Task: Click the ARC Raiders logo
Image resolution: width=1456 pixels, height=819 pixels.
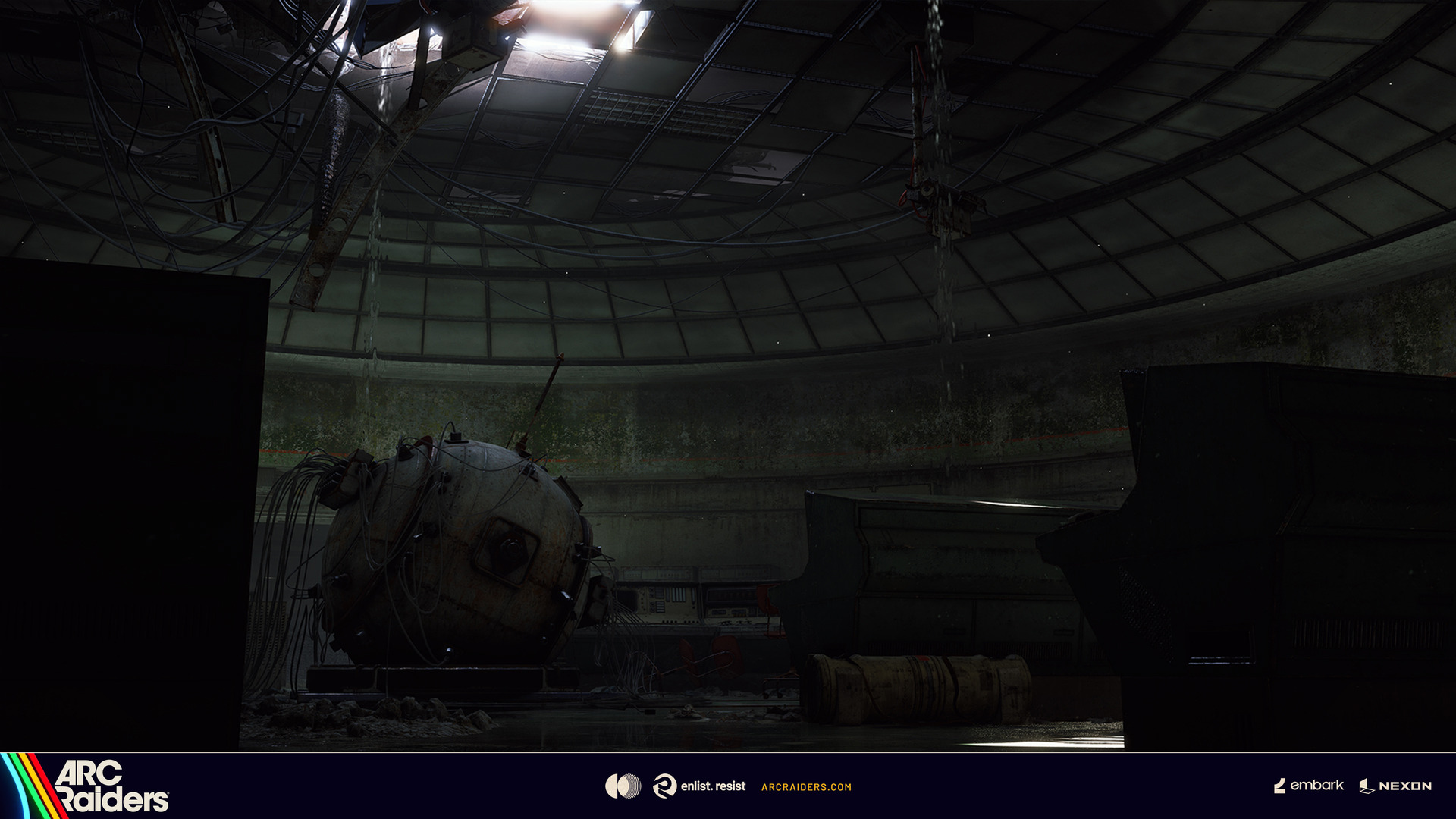Action: tap(110, 786)
